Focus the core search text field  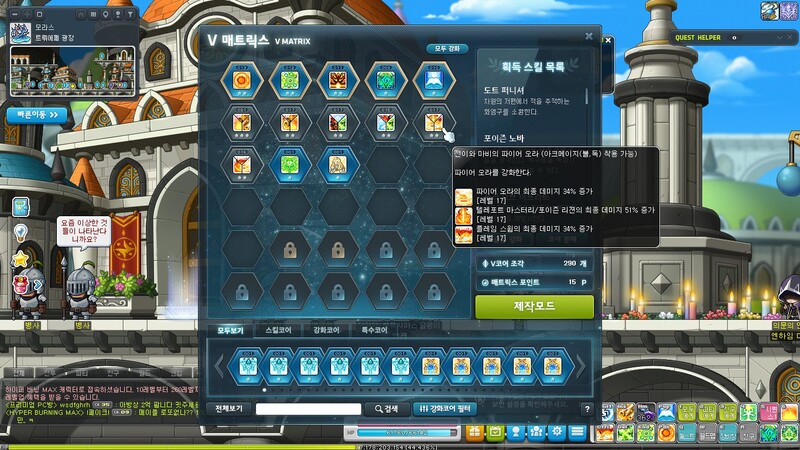pos(307,409)
